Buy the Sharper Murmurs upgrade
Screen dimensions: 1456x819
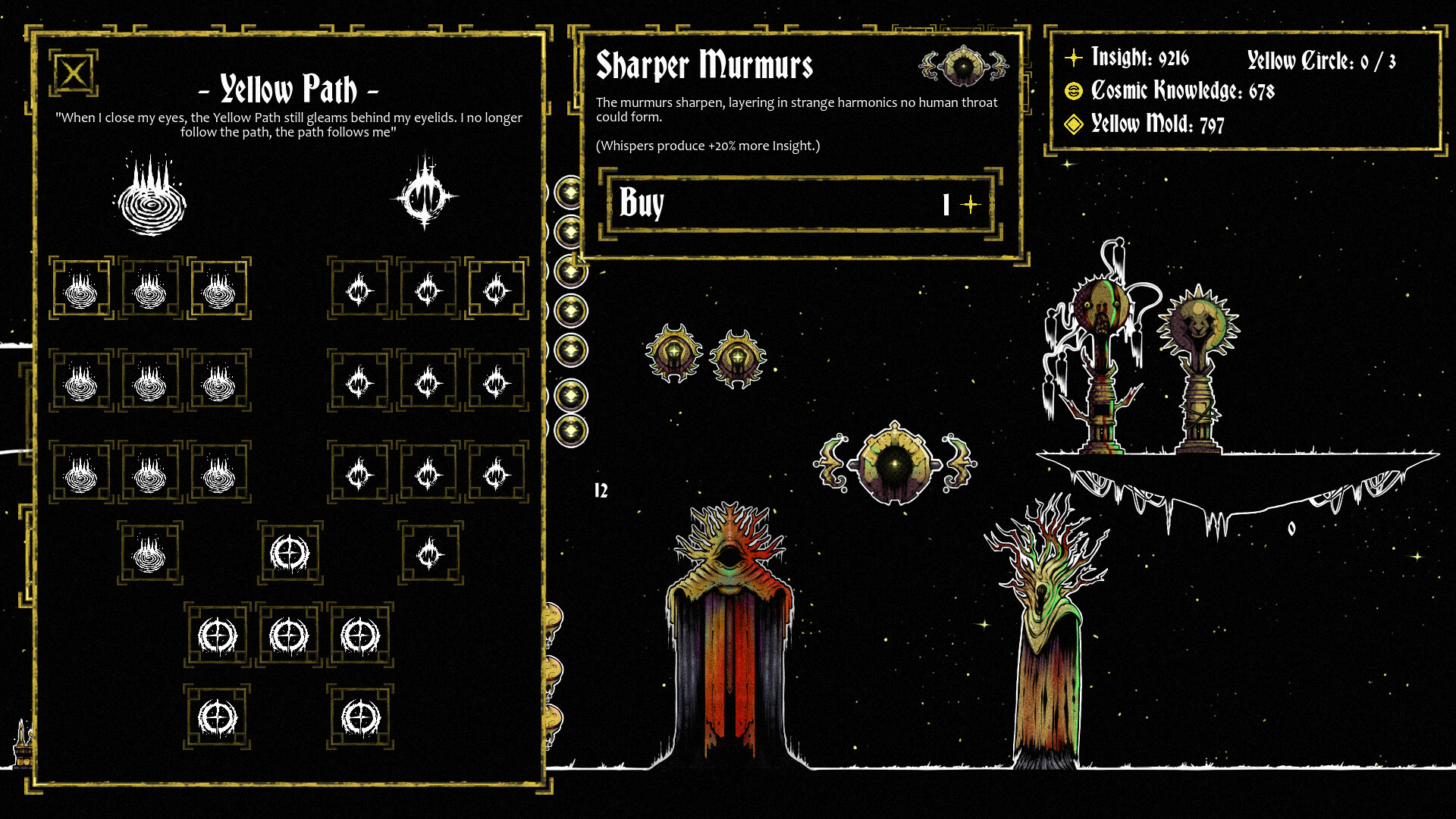click(799, 204)
